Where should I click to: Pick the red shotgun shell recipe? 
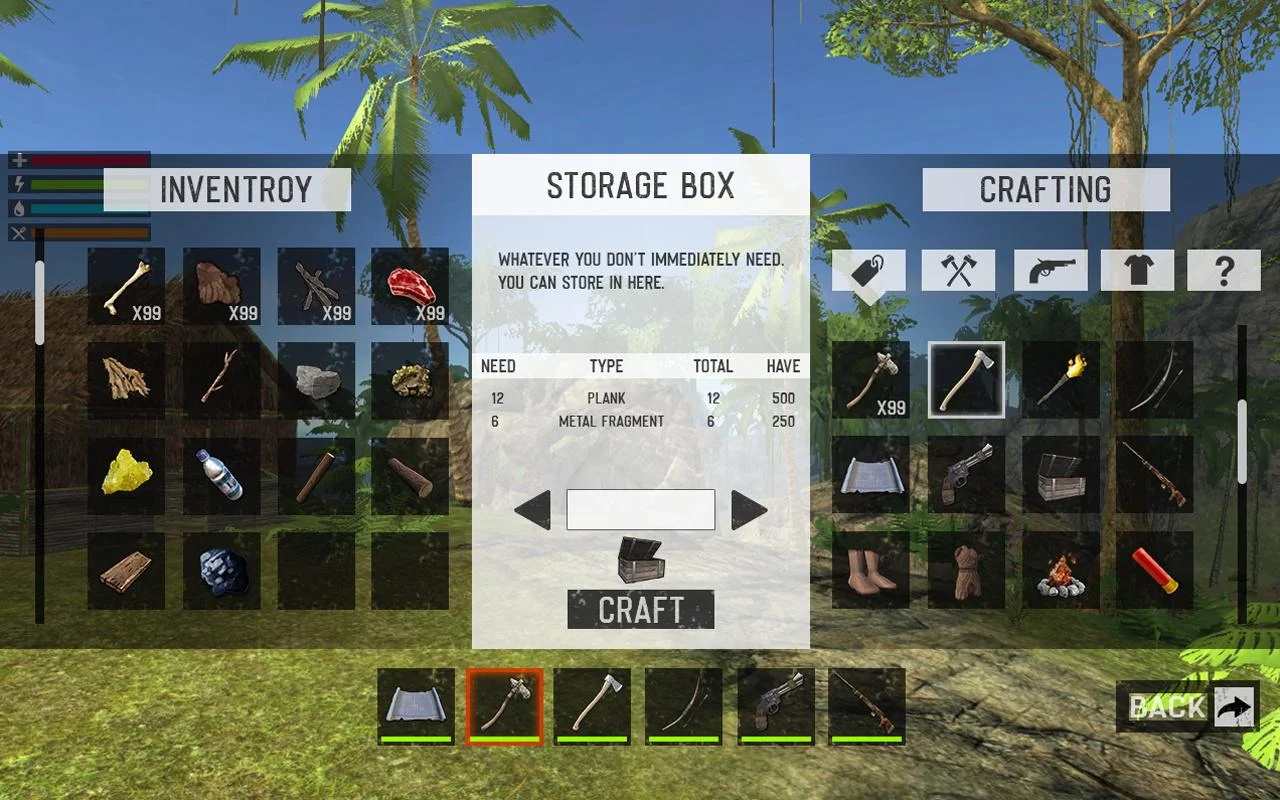point(1154,570)
